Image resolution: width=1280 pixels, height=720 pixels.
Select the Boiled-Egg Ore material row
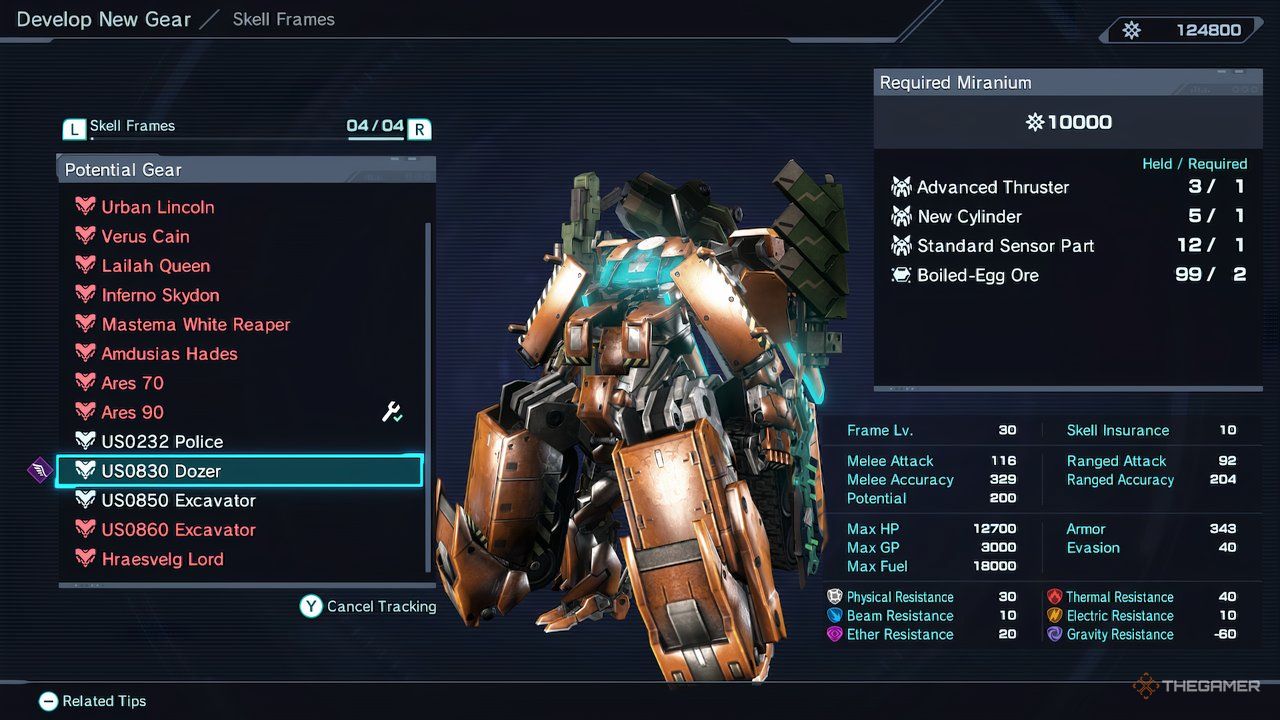1068,275
